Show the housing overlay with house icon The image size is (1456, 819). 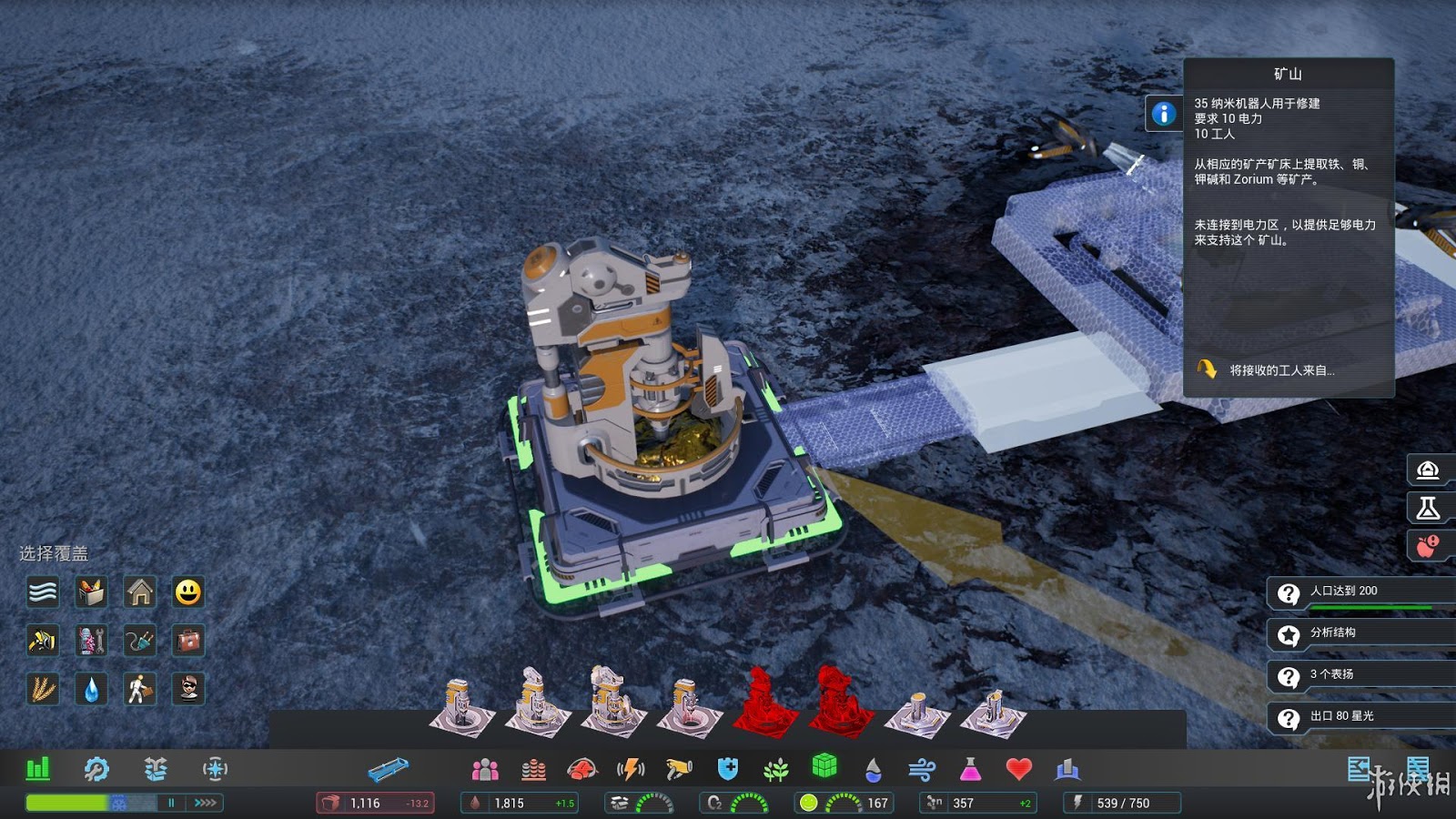tap(140, 592)
